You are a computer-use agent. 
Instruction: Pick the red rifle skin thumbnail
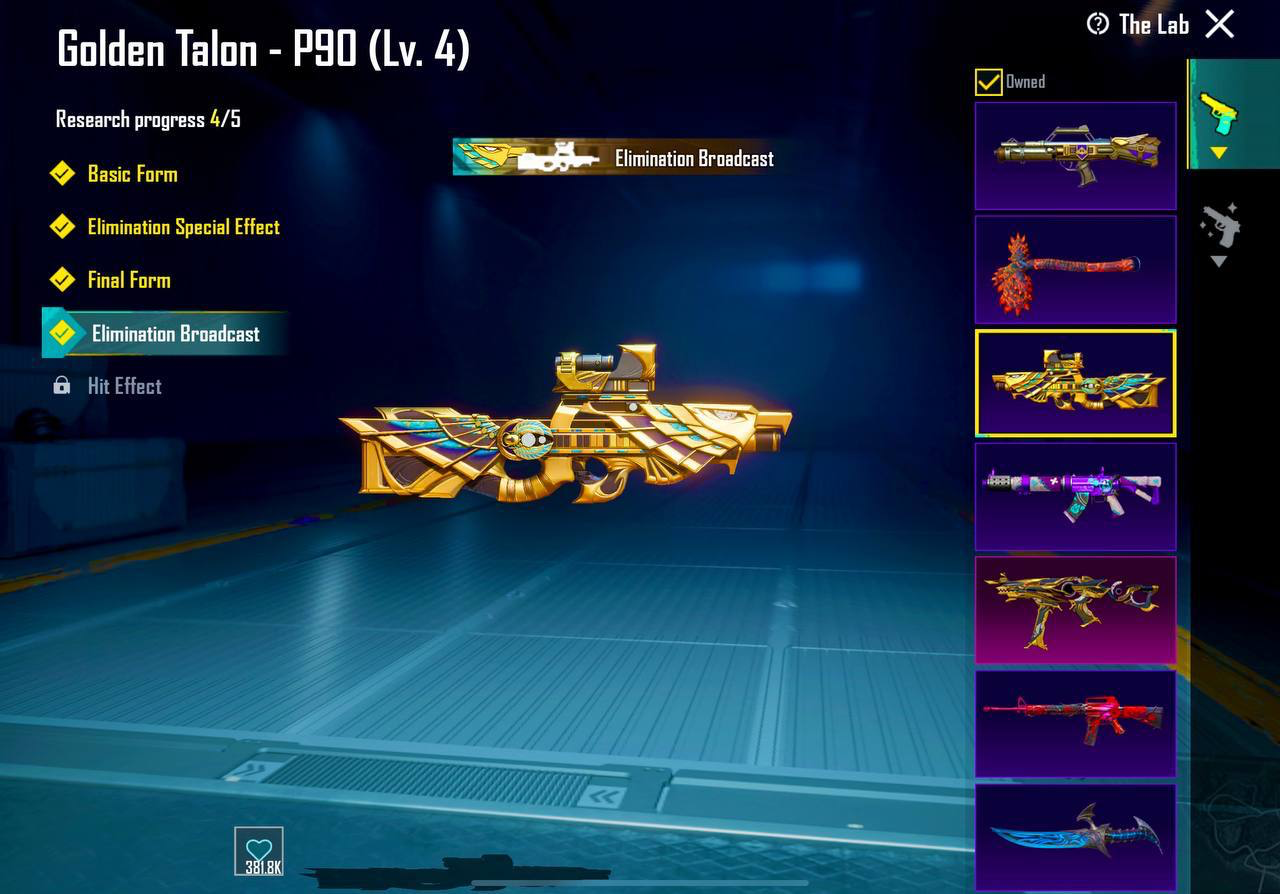pyautogui.click(x=1075, y=723)
